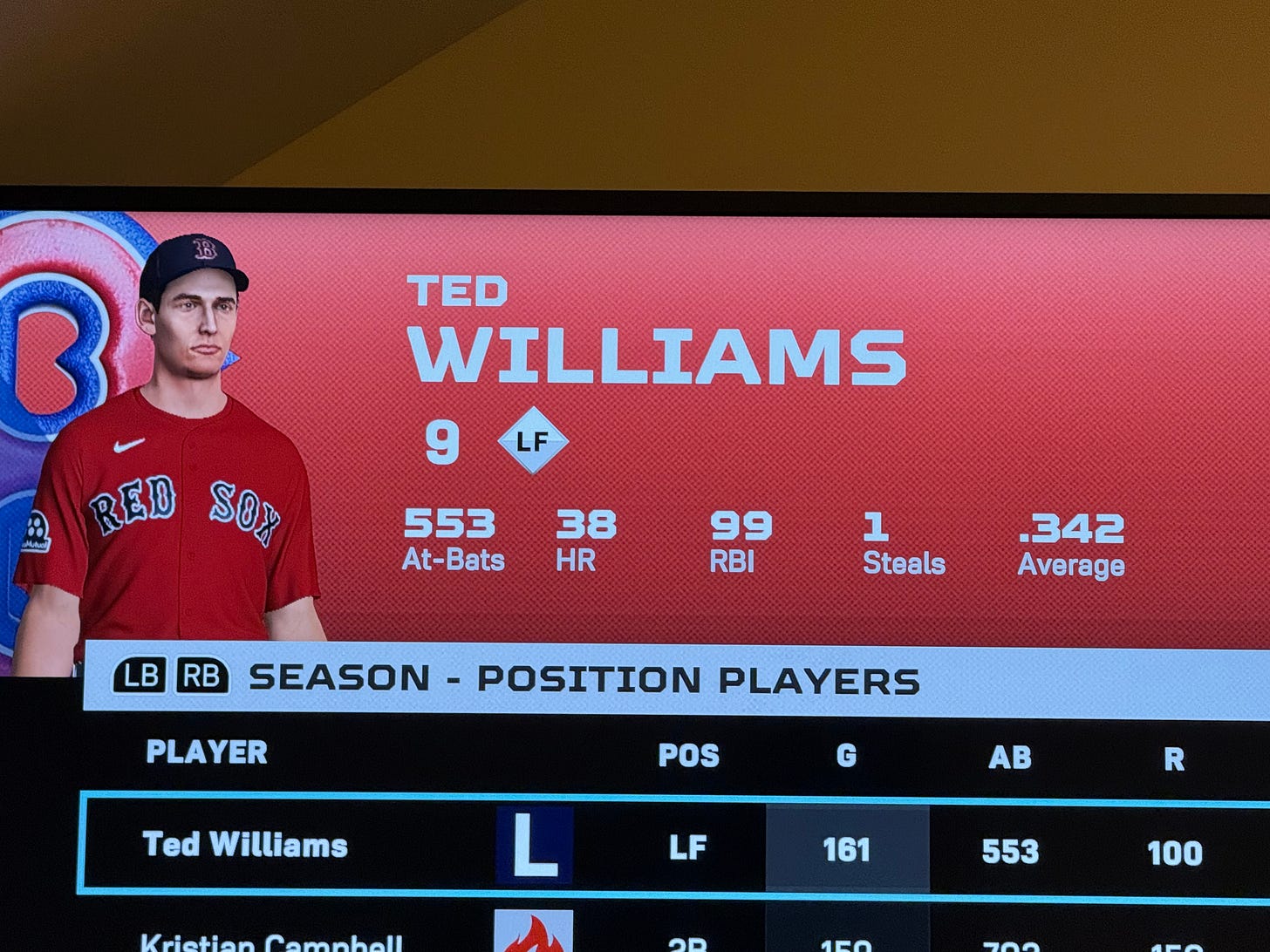Choose the Kristian Campbell player row
The image size is (1270, 952).
pos(270,942)
